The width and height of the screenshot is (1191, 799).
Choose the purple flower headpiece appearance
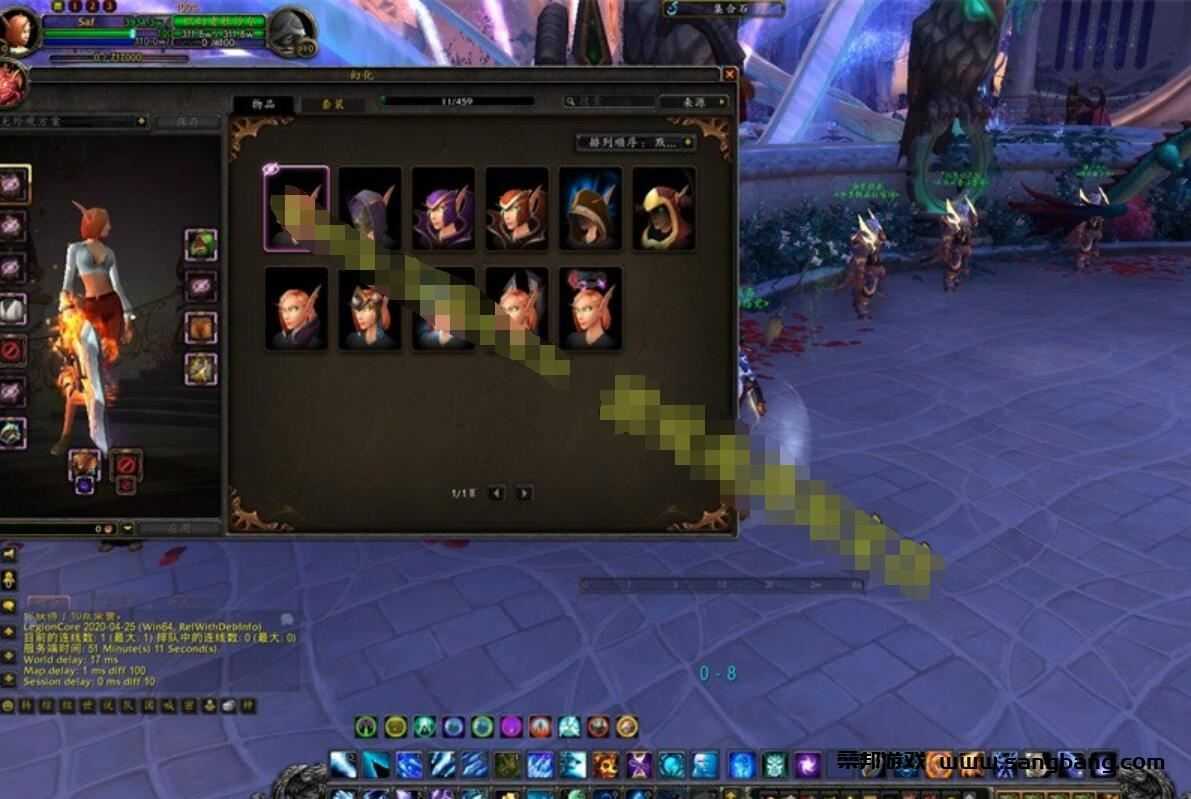click(x=590, y=308)
